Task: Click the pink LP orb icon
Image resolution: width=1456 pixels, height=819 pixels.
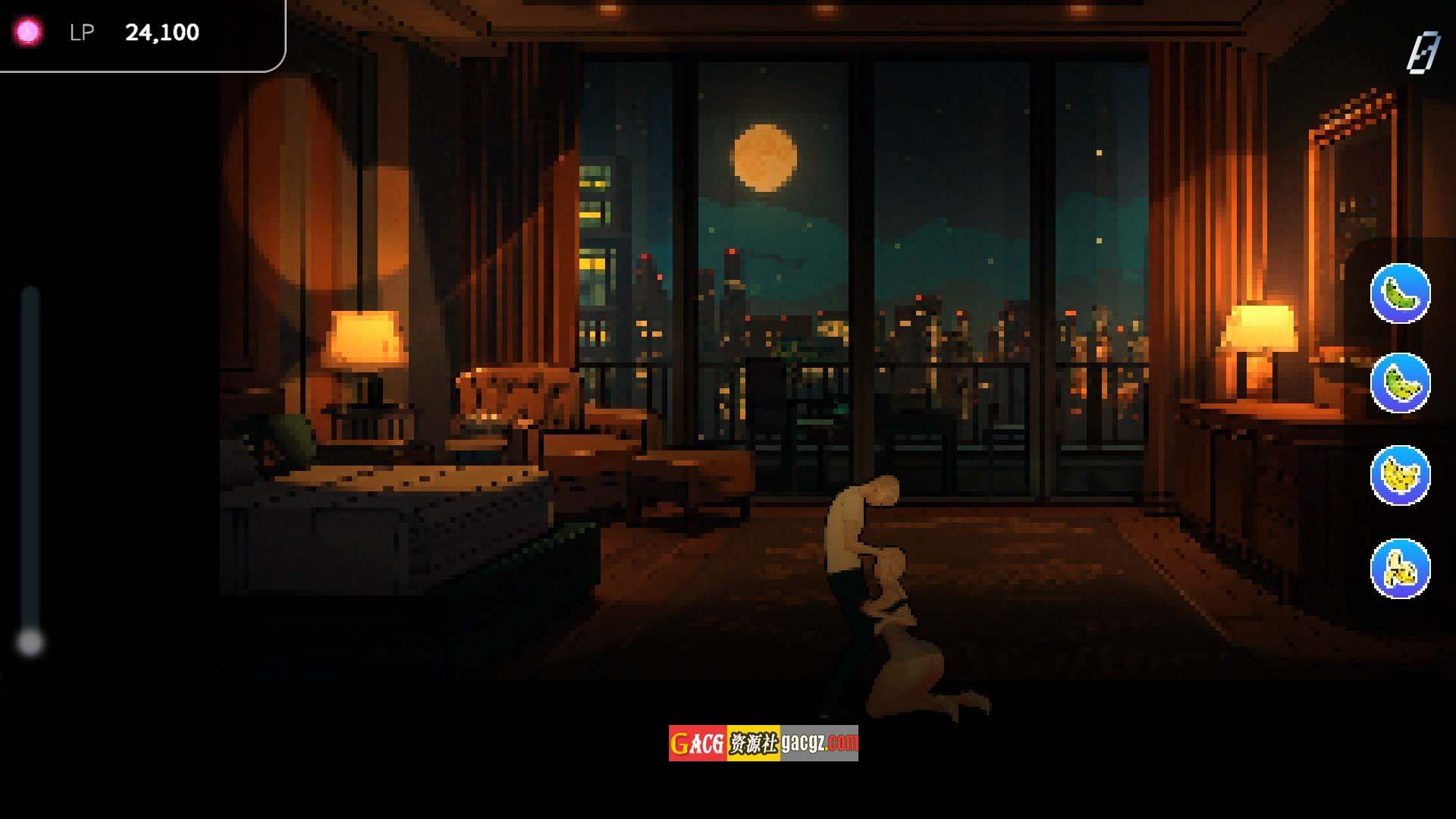Action: (28, 32)
